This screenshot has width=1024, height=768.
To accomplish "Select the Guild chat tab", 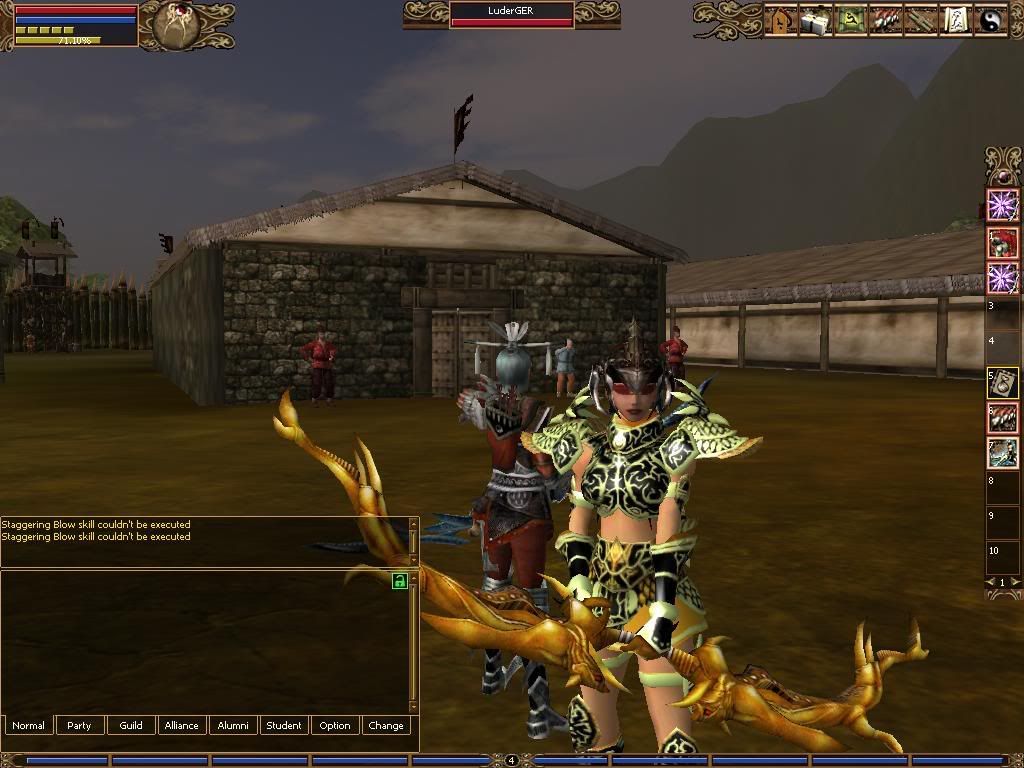I will click(131, 725).
